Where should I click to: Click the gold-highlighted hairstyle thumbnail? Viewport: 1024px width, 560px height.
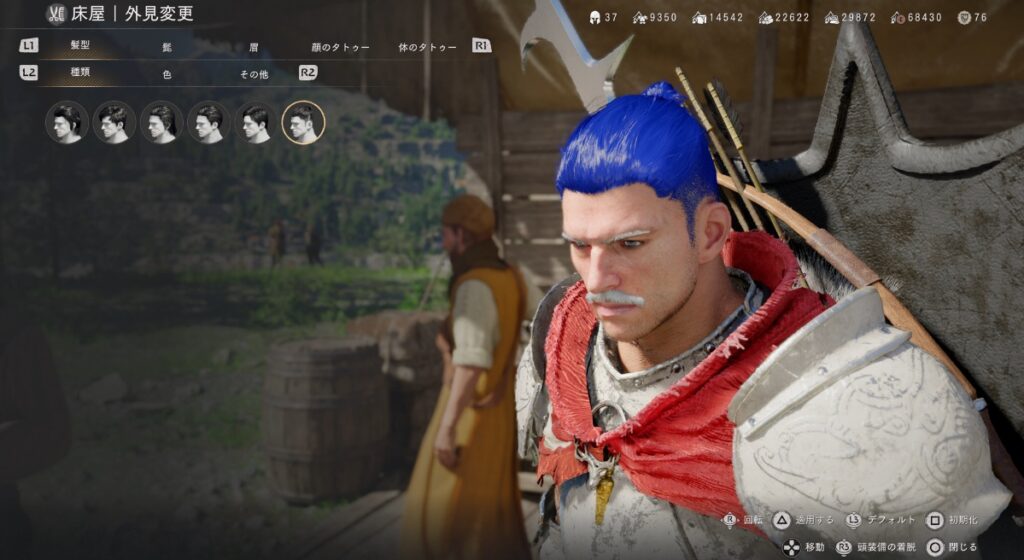(303, 123)
